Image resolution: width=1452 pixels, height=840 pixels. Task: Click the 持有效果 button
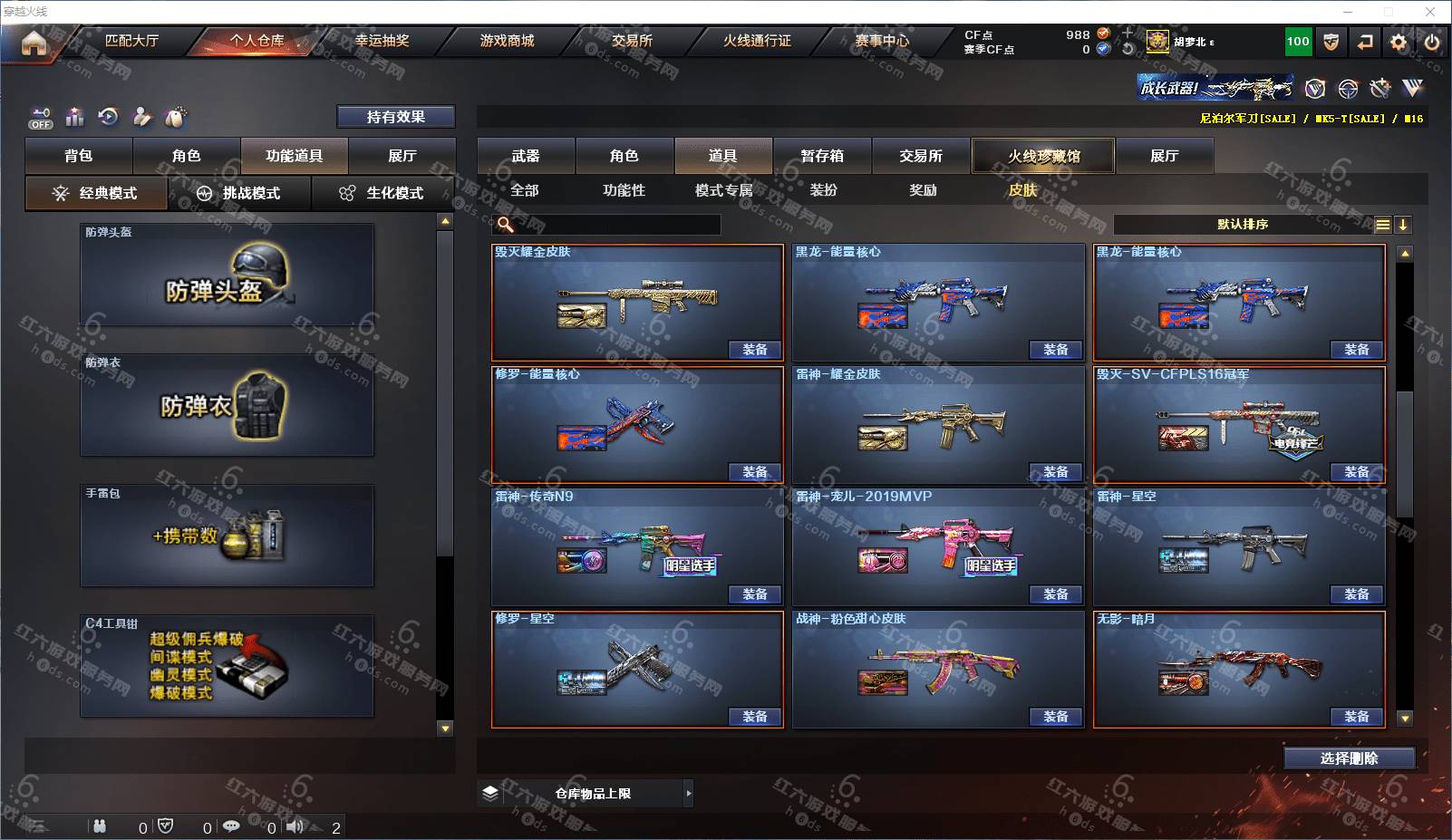395,117
